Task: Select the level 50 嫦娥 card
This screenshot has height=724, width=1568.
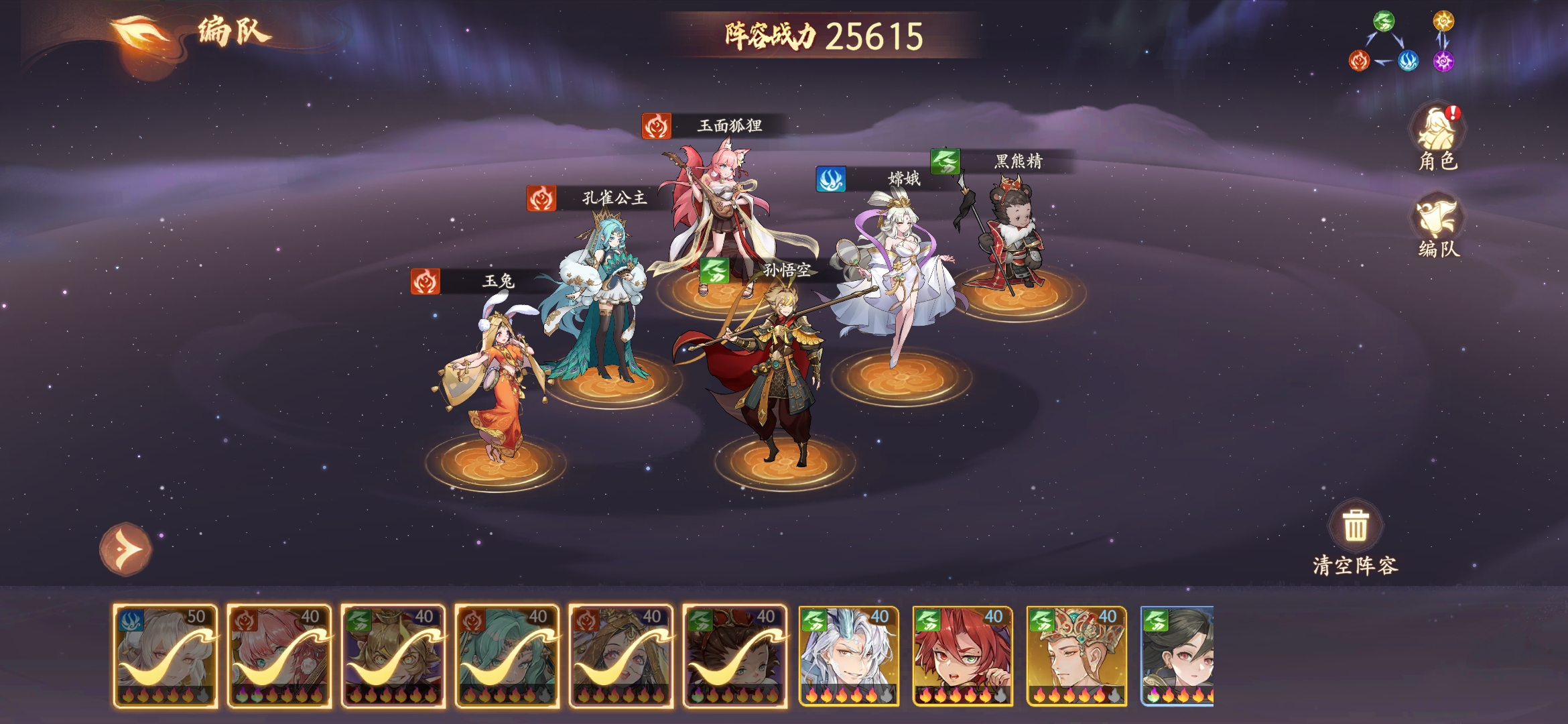Action: [x=166, y=656]
